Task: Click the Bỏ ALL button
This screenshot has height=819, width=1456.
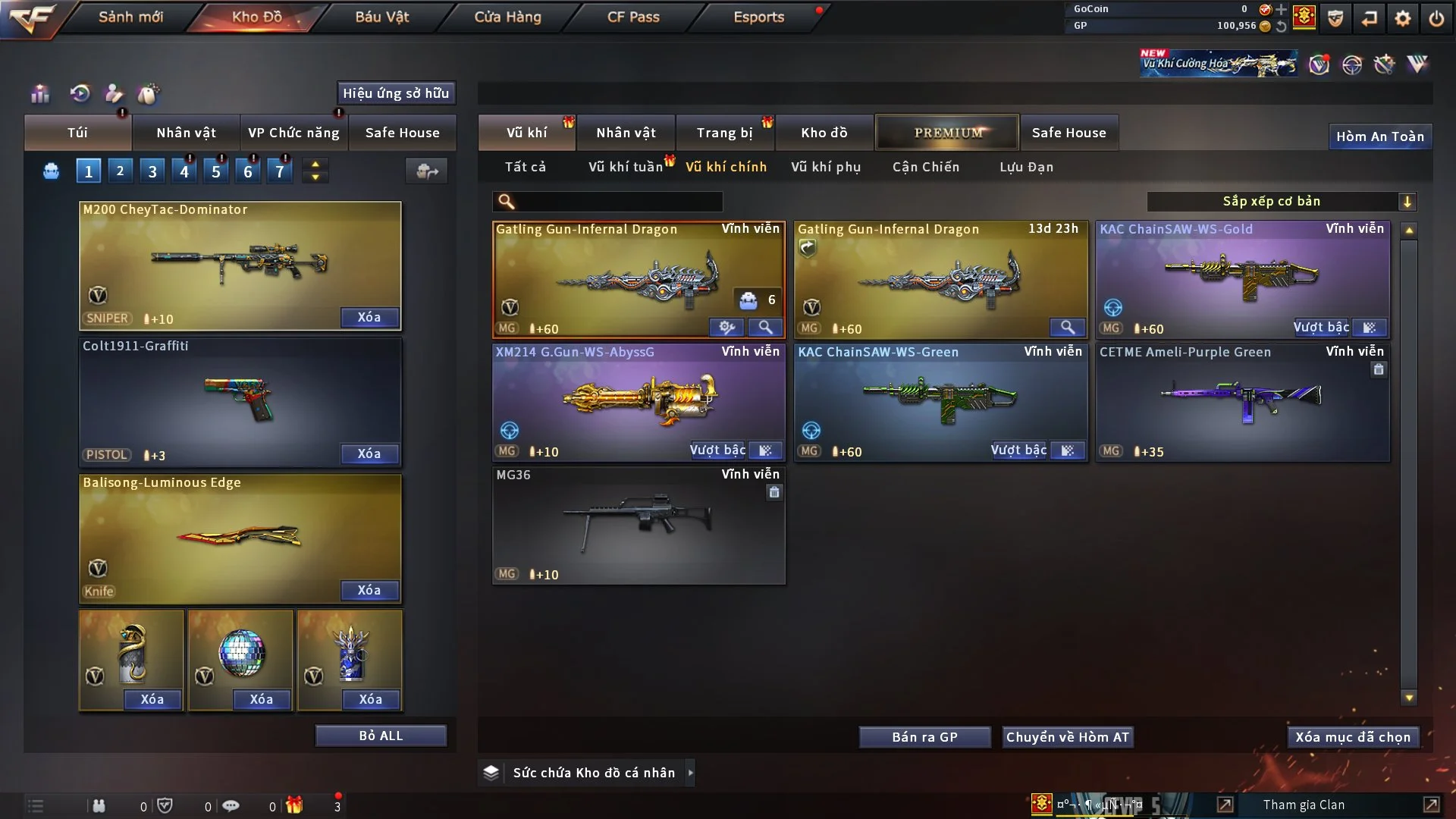Action: pyautogui.click(x=381, y=736)
